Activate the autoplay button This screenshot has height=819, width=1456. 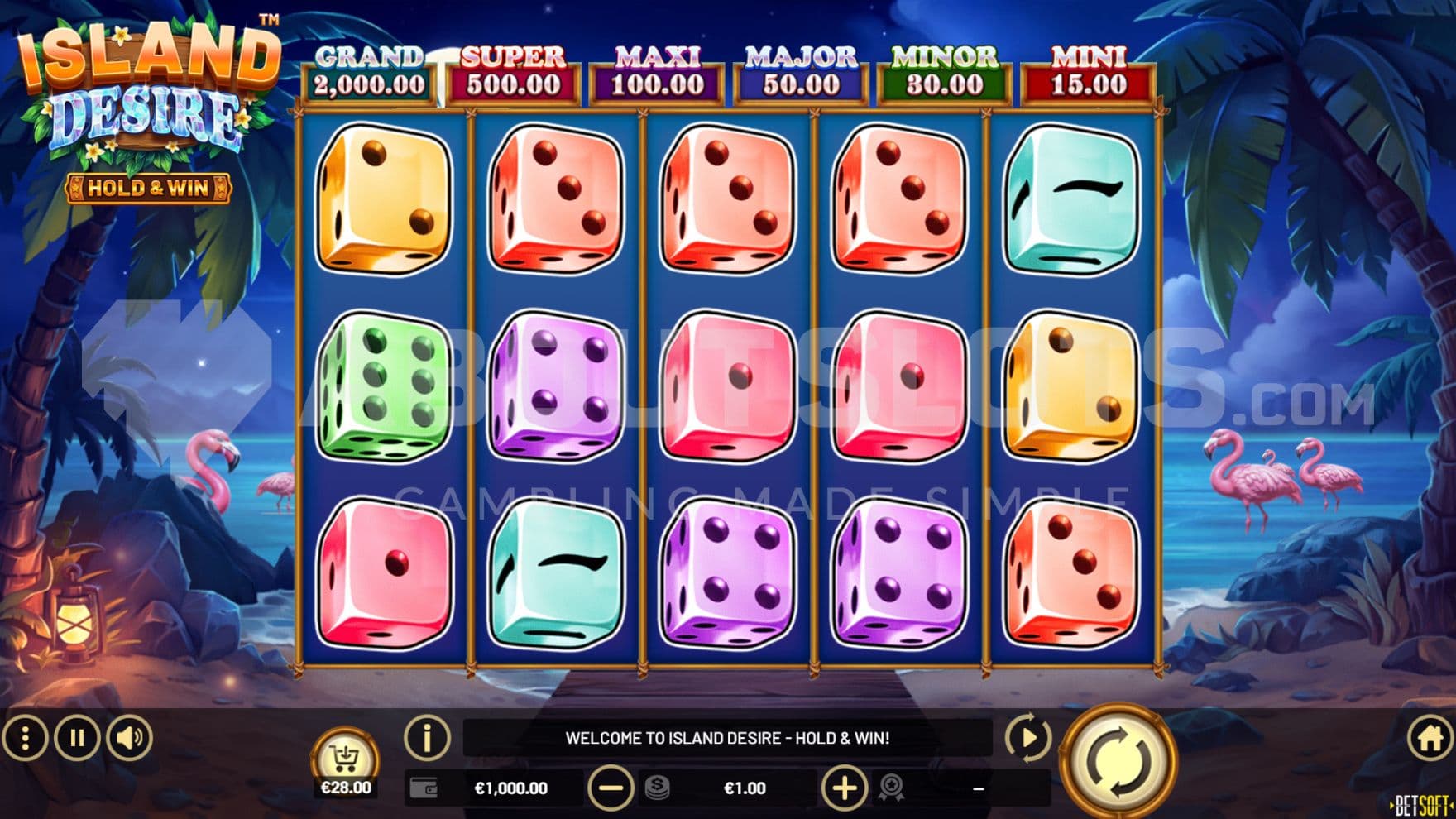coord(1028,737)
